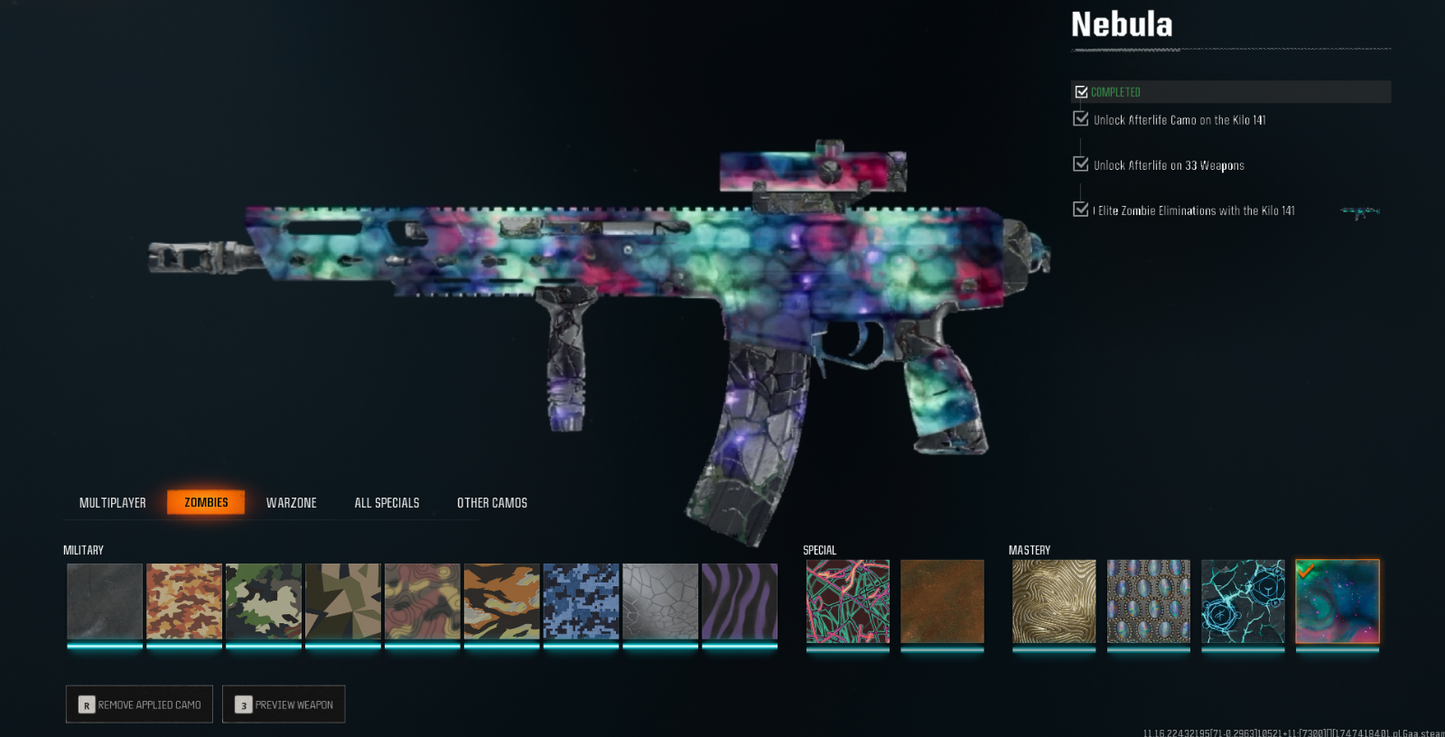
Task: Click the equipped Nebula galaxy camo thumbnail
Action: (x=1336, y=602)
